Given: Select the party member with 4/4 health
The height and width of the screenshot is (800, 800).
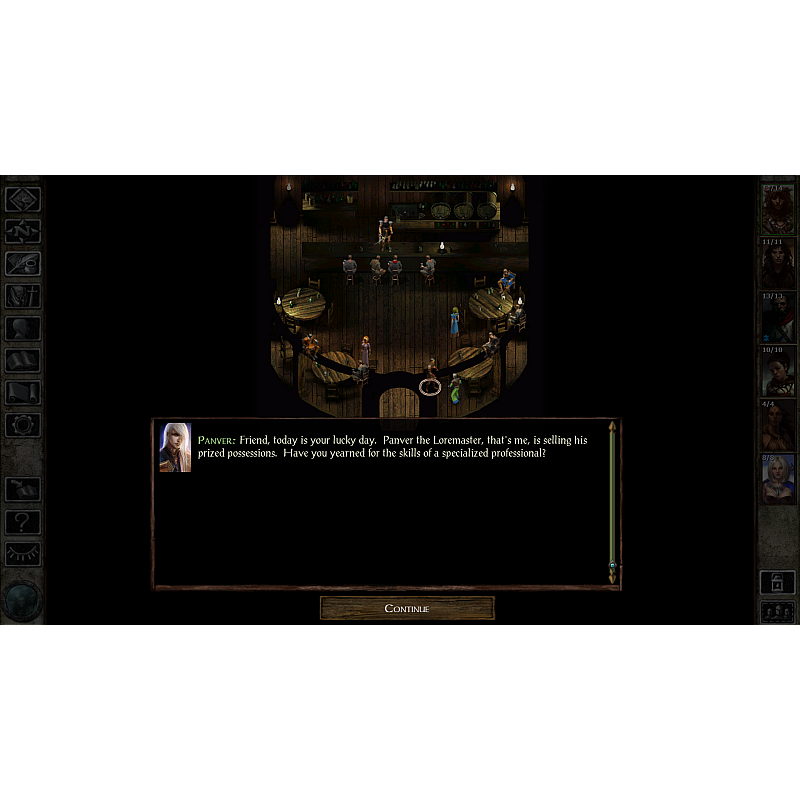Looking at the screenshot, I should (x=777, y=427).
